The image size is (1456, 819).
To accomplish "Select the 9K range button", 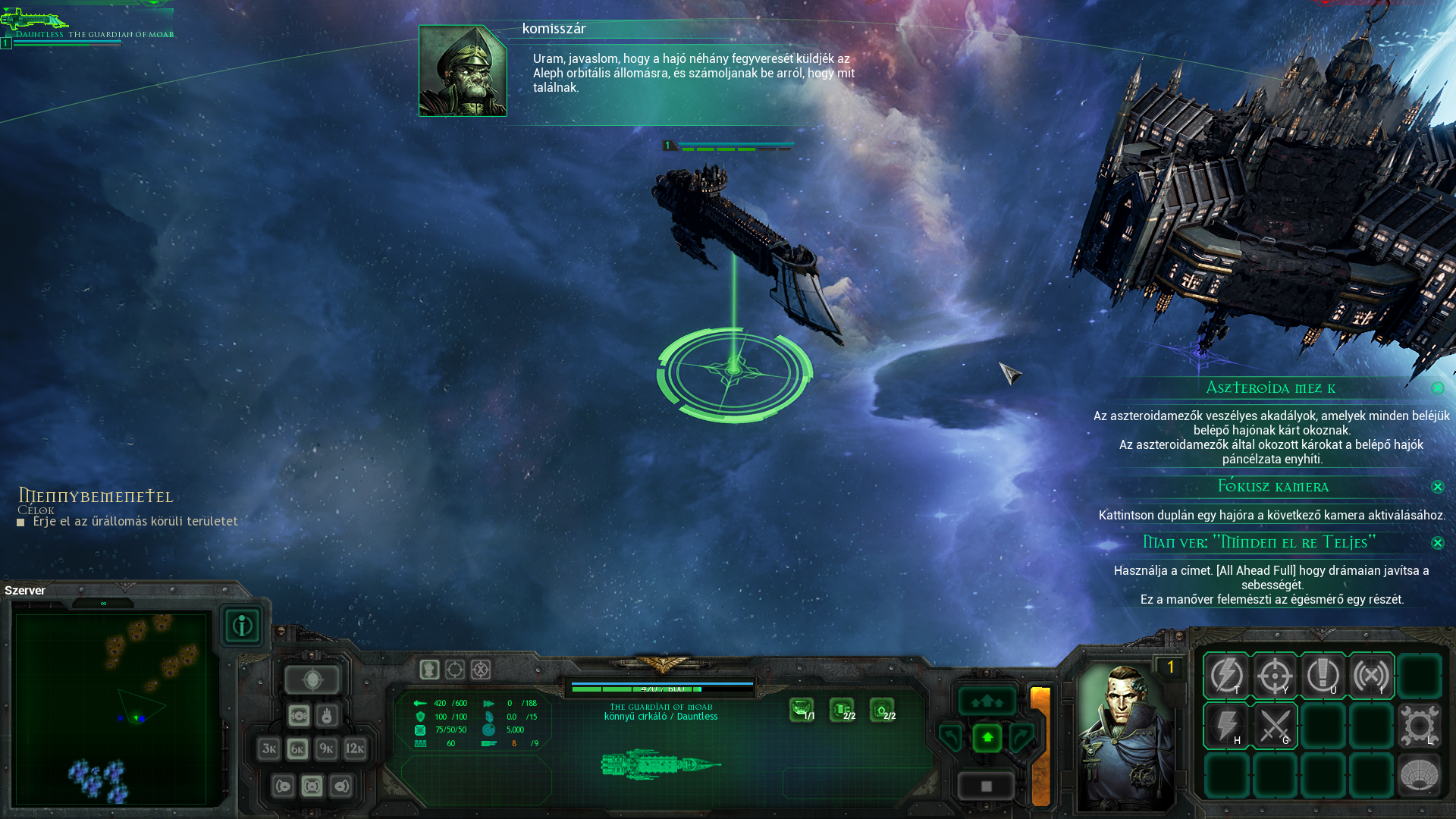I will [x=326, y=749].
